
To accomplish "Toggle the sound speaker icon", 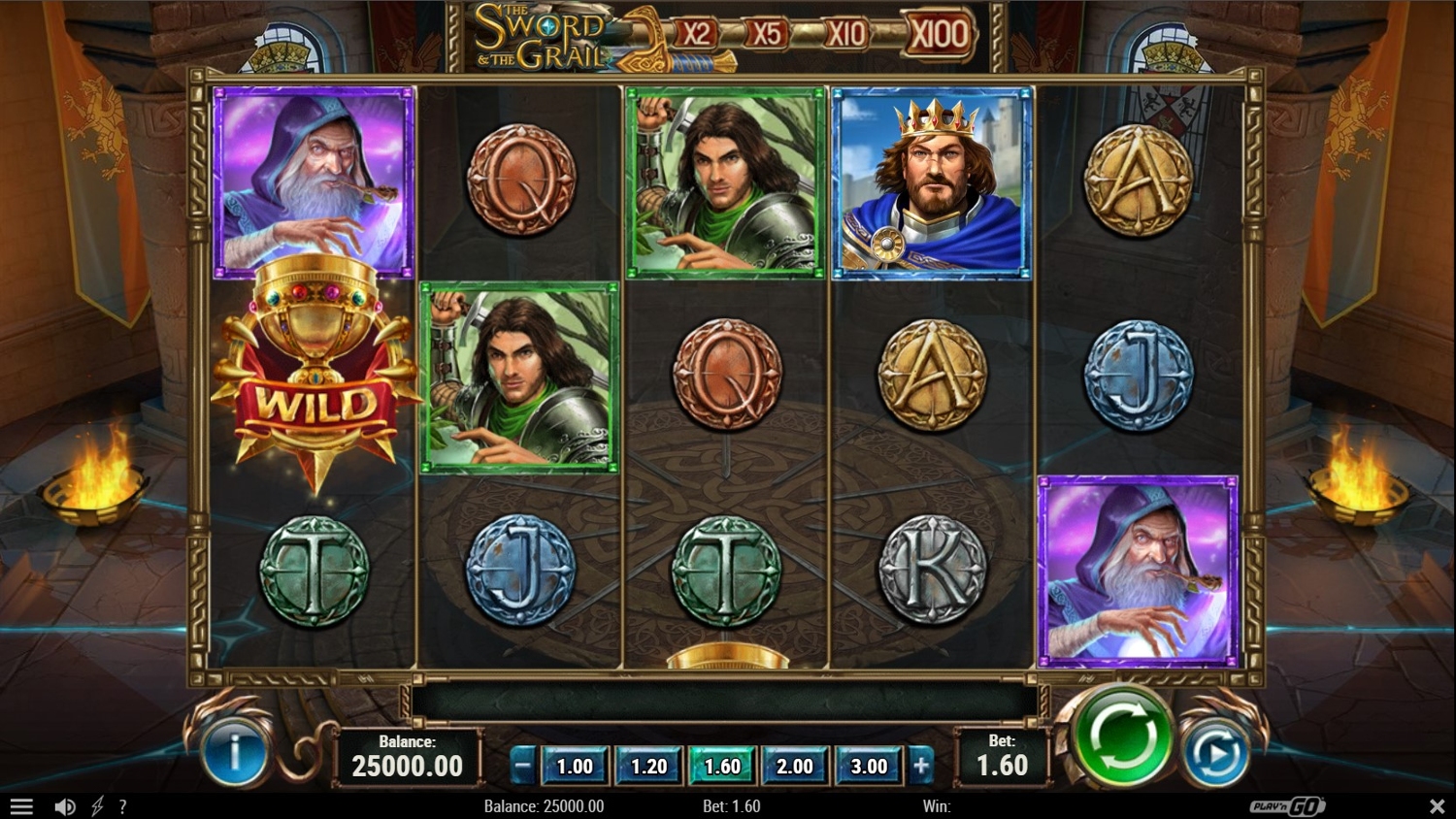I will (x=65, y=806).
